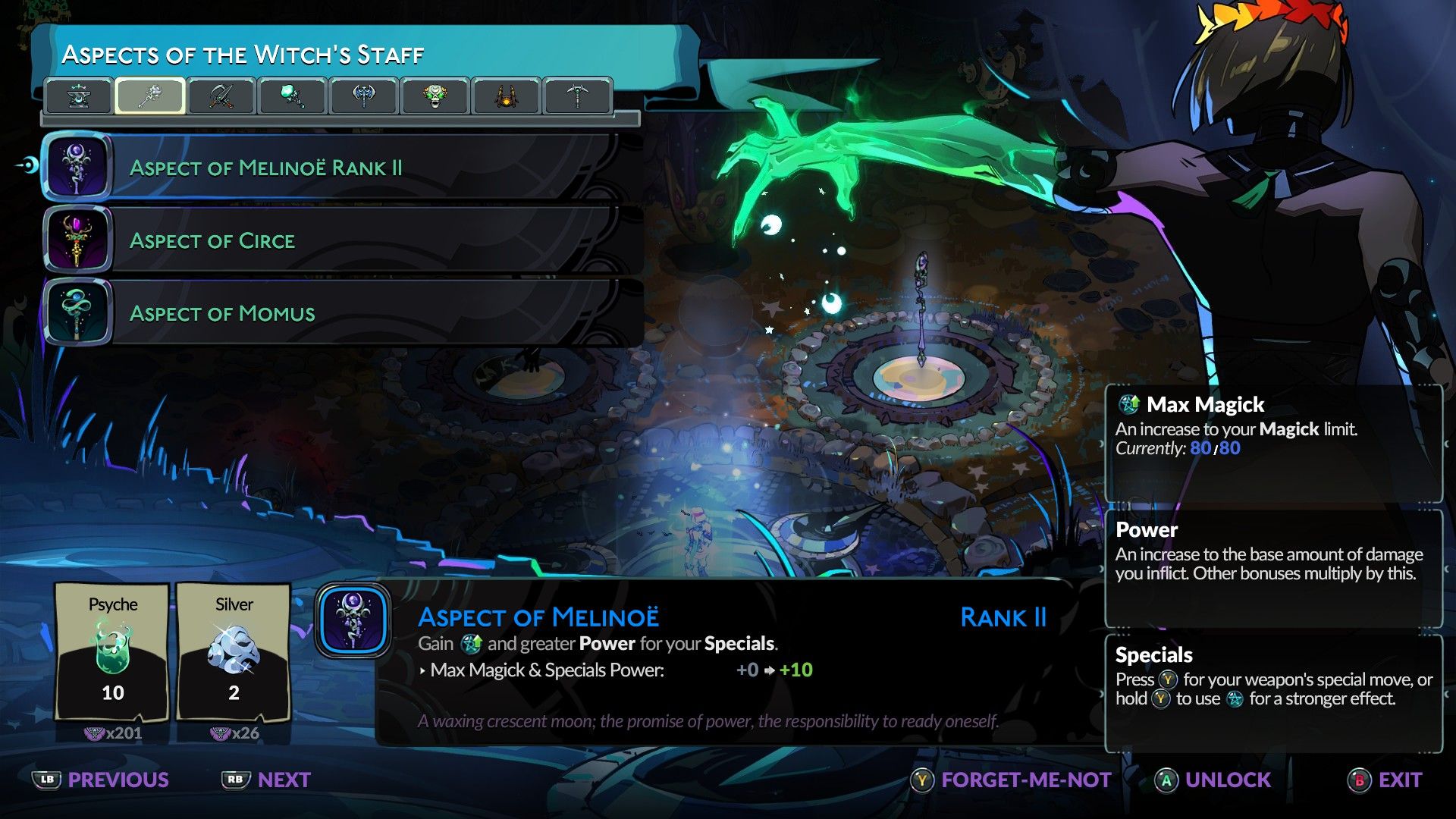Switch to the black and orange coat tab
Viewport: 1456px width, 819px height.
[506, 96]
